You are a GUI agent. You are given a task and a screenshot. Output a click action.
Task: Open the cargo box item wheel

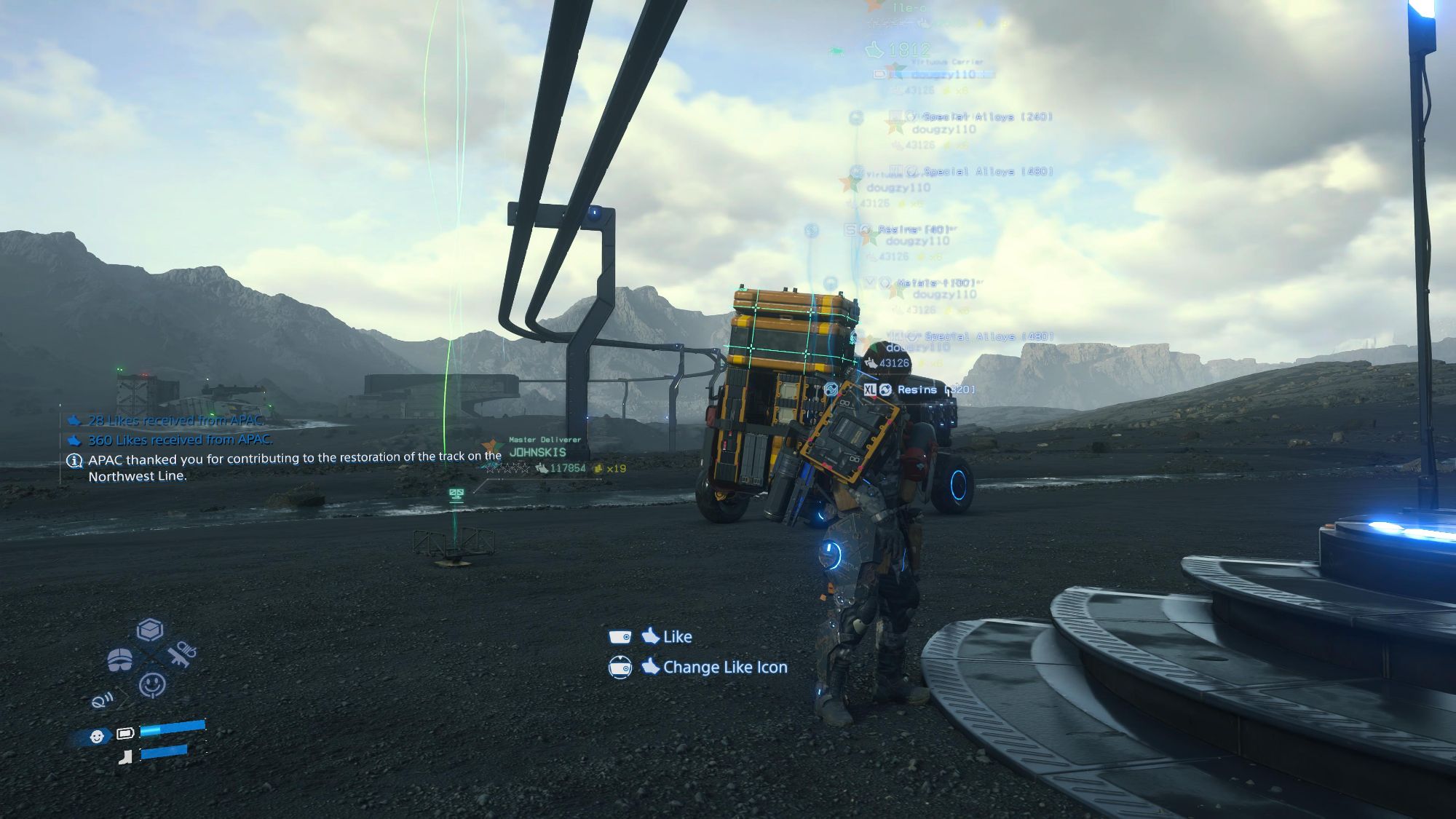coord(150,630)
